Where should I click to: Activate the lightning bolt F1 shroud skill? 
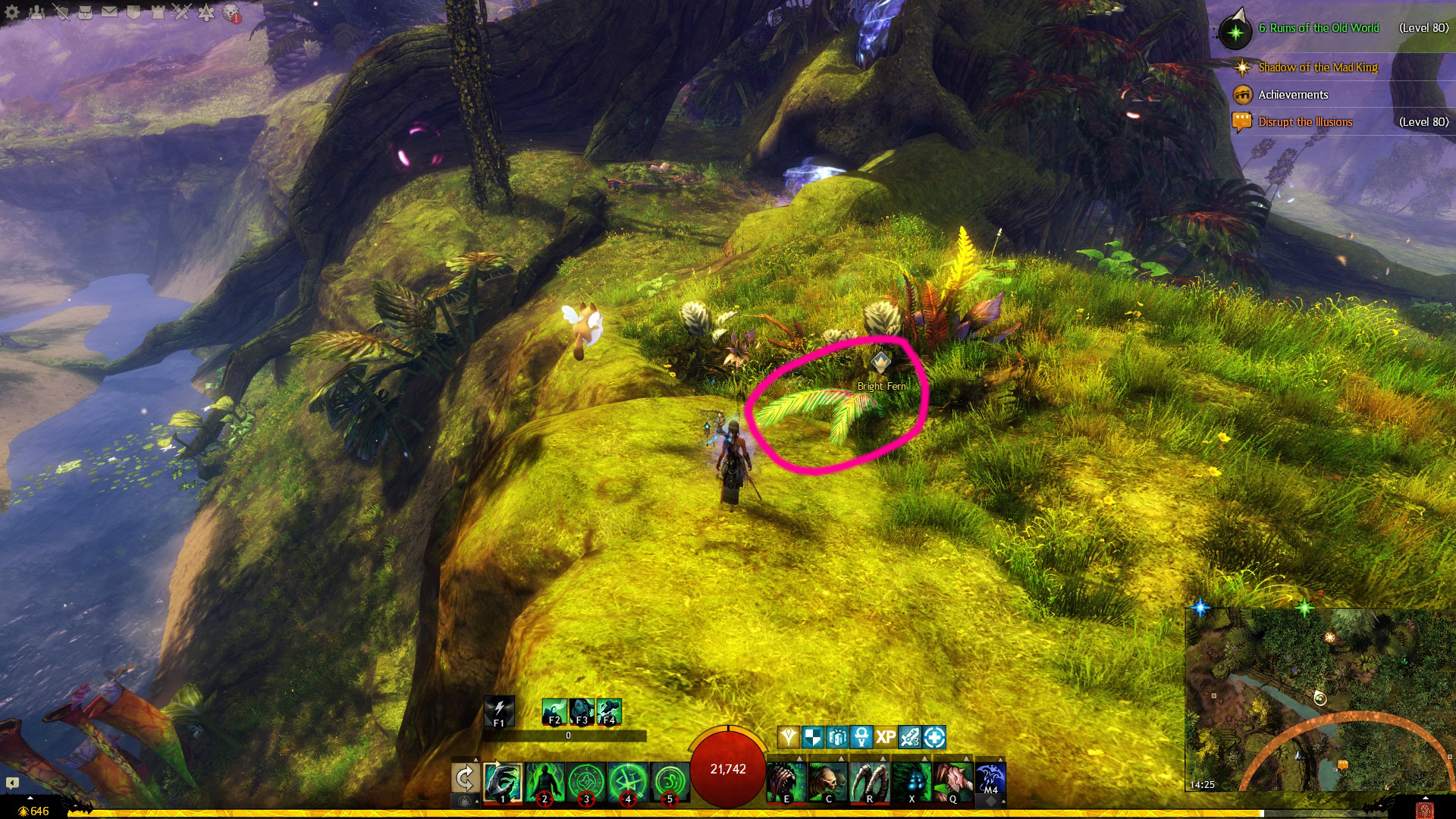pos(499,711)
